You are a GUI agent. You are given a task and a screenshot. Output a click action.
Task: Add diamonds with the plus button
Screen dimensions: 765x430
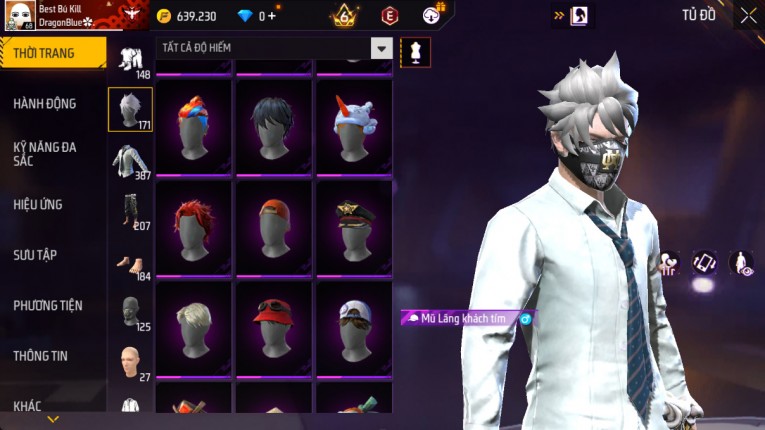point(272,16)
